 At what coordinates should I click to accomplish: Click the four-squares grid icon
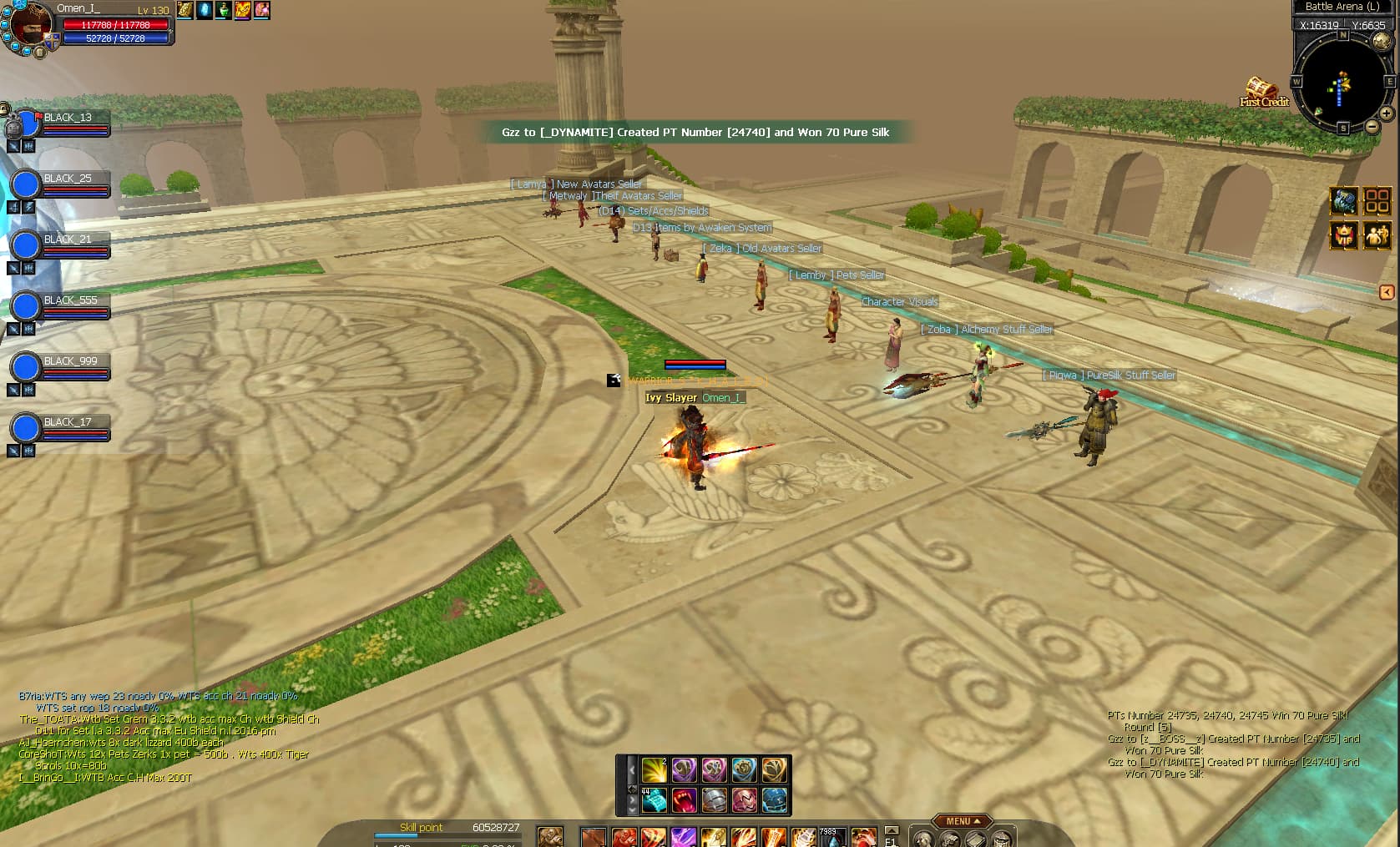[1377, 201]
